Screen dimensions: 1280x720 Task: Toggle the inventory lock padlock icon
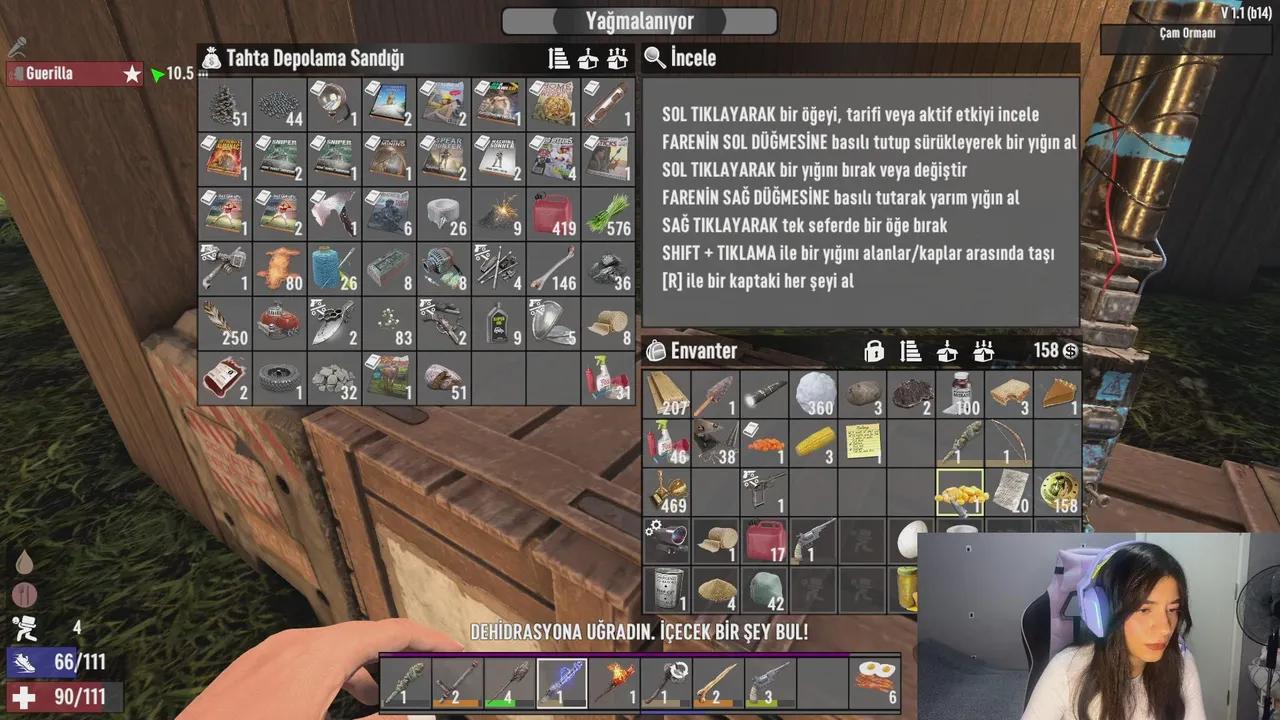pyautogui.click(x=874, y=351)
